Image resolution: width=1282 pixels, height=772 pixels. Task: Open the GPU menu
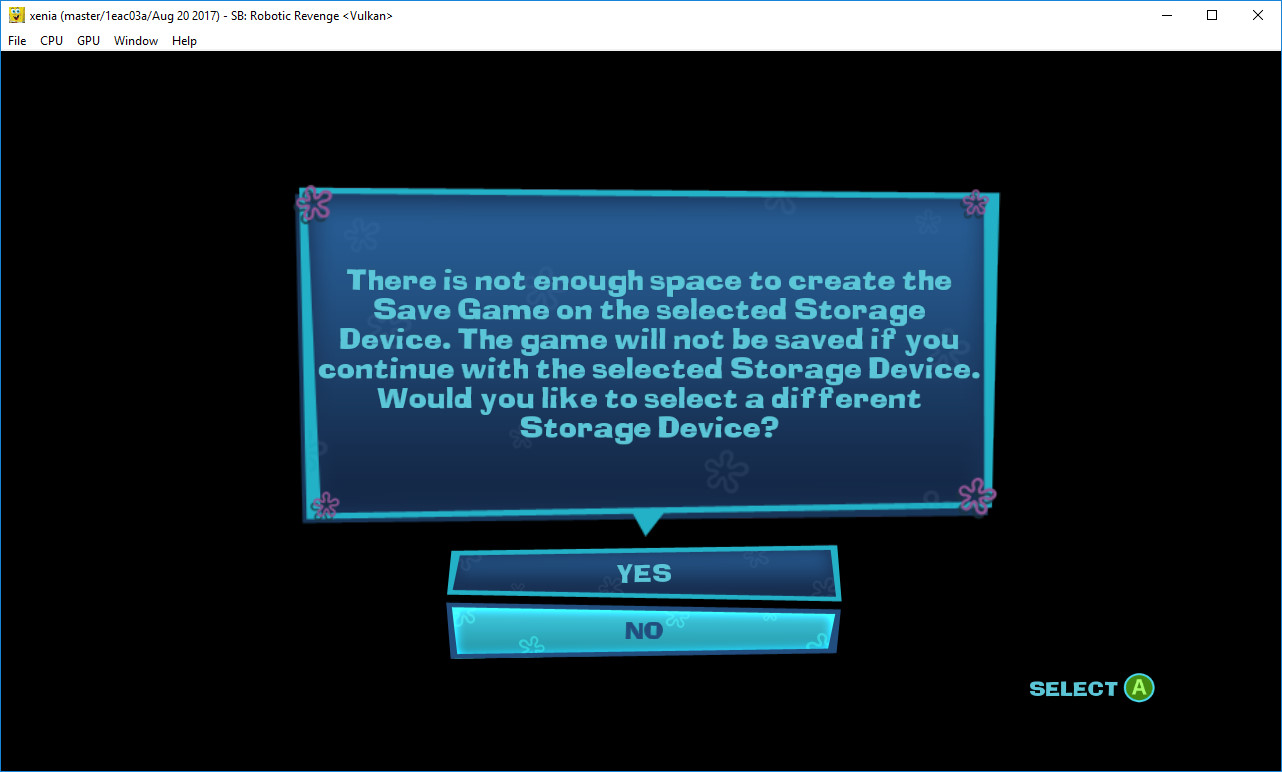pos(87,41)
